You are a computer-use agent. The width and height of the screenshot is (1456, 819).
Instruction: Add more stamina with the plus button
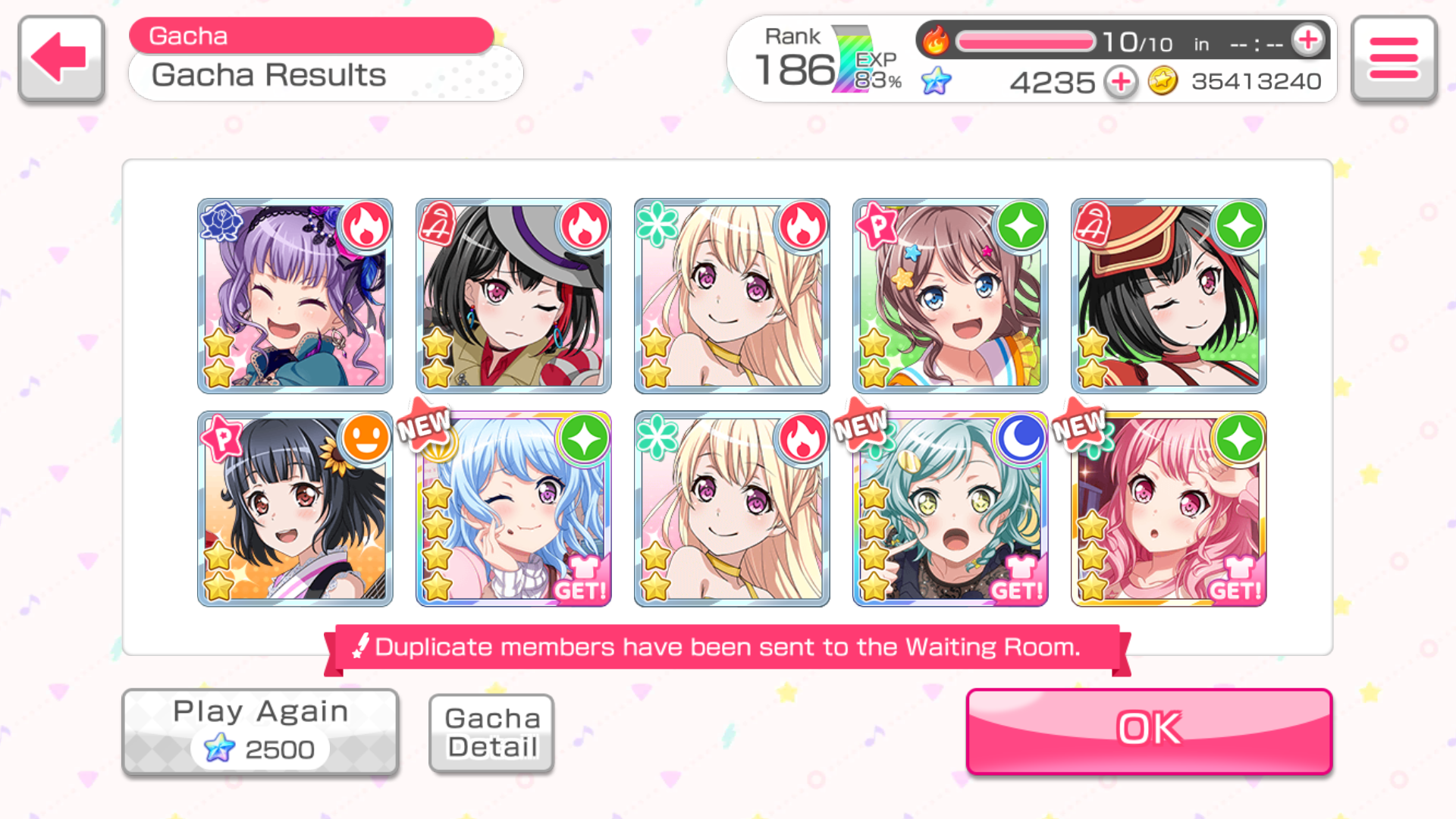[x=1308, y=40]
